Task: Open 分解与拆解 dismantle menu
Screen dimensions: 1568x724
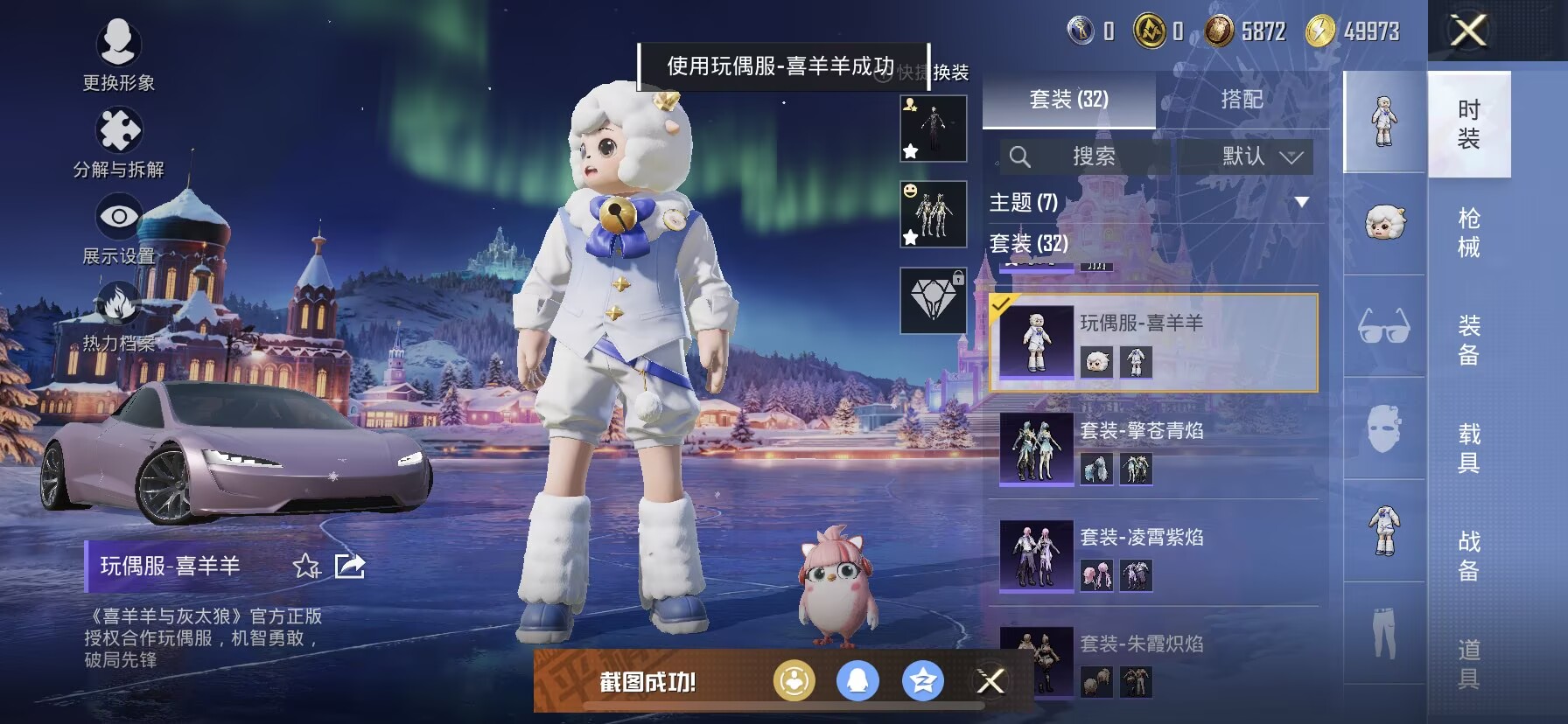Action: [118, 141]
